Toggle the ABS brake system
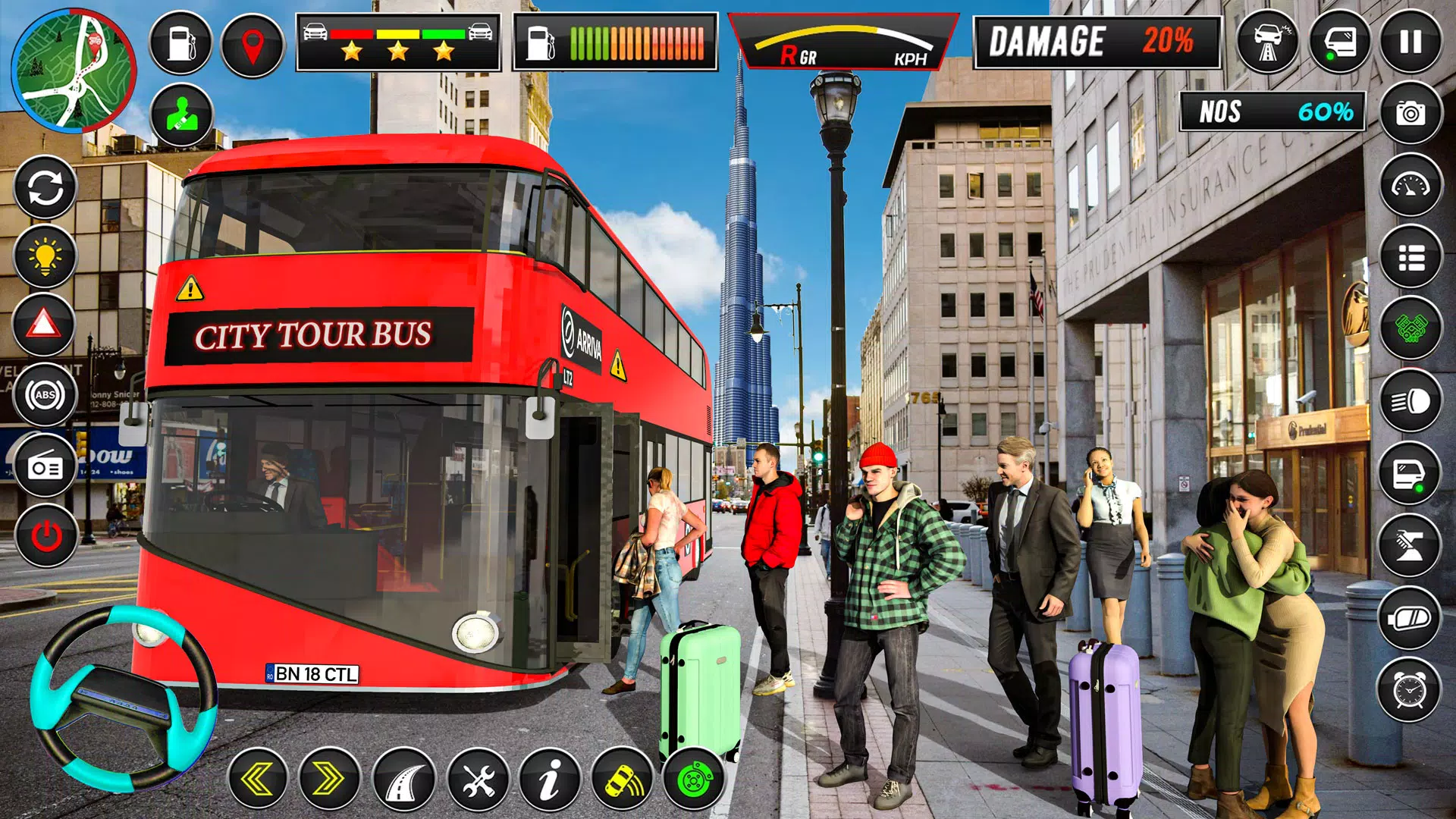 point(43,393)
